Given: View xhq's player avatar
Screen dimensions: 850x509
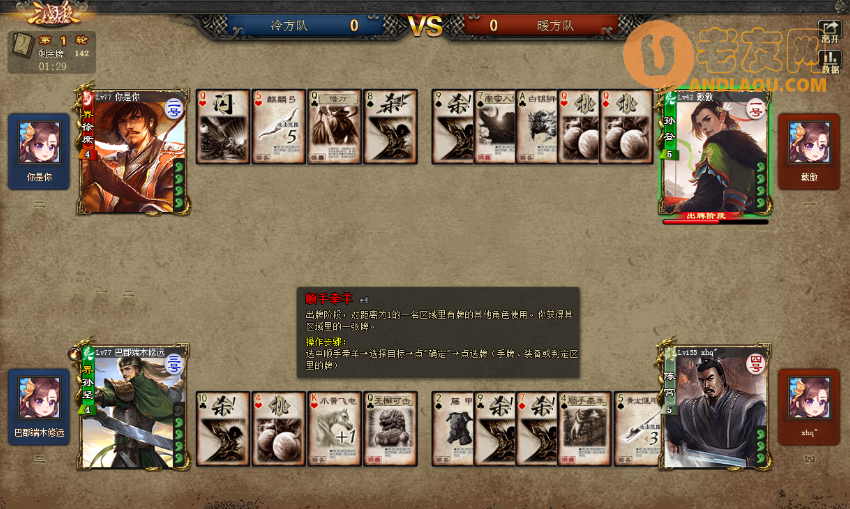Looking at the screenshot, I should click(809, 398).
